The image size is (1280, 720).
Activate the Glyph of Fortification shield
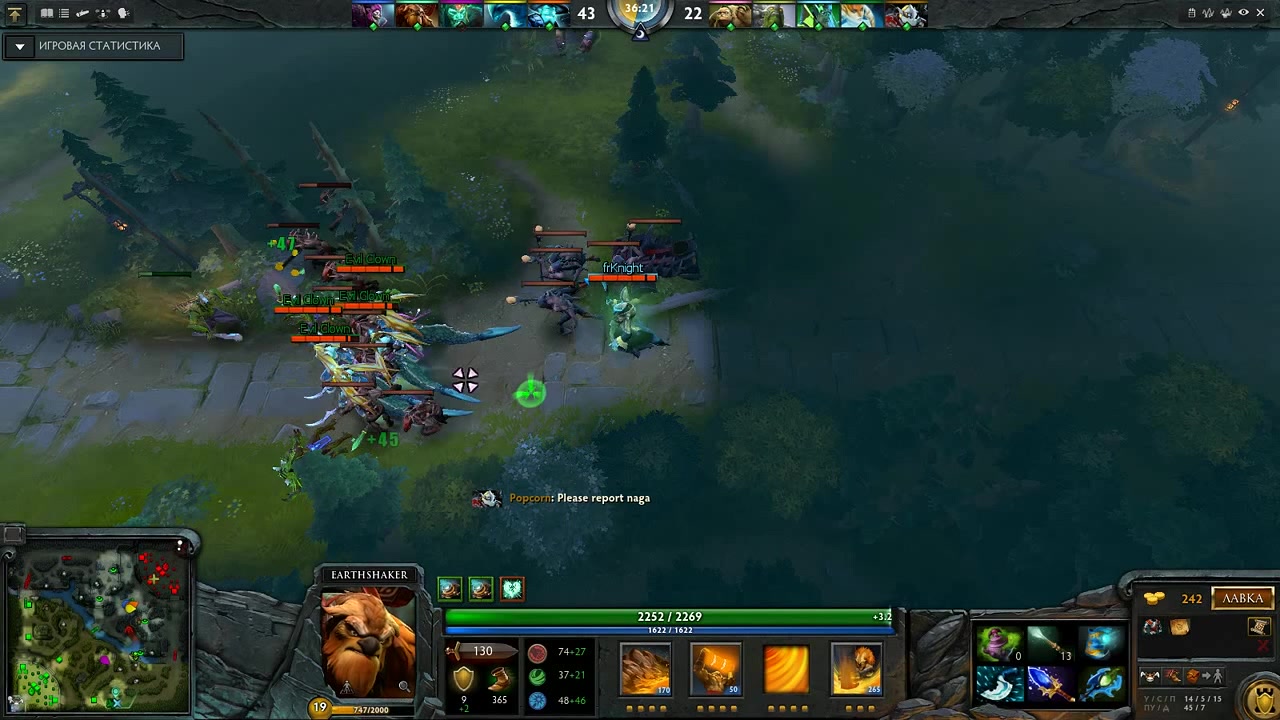click(1263, 702)
